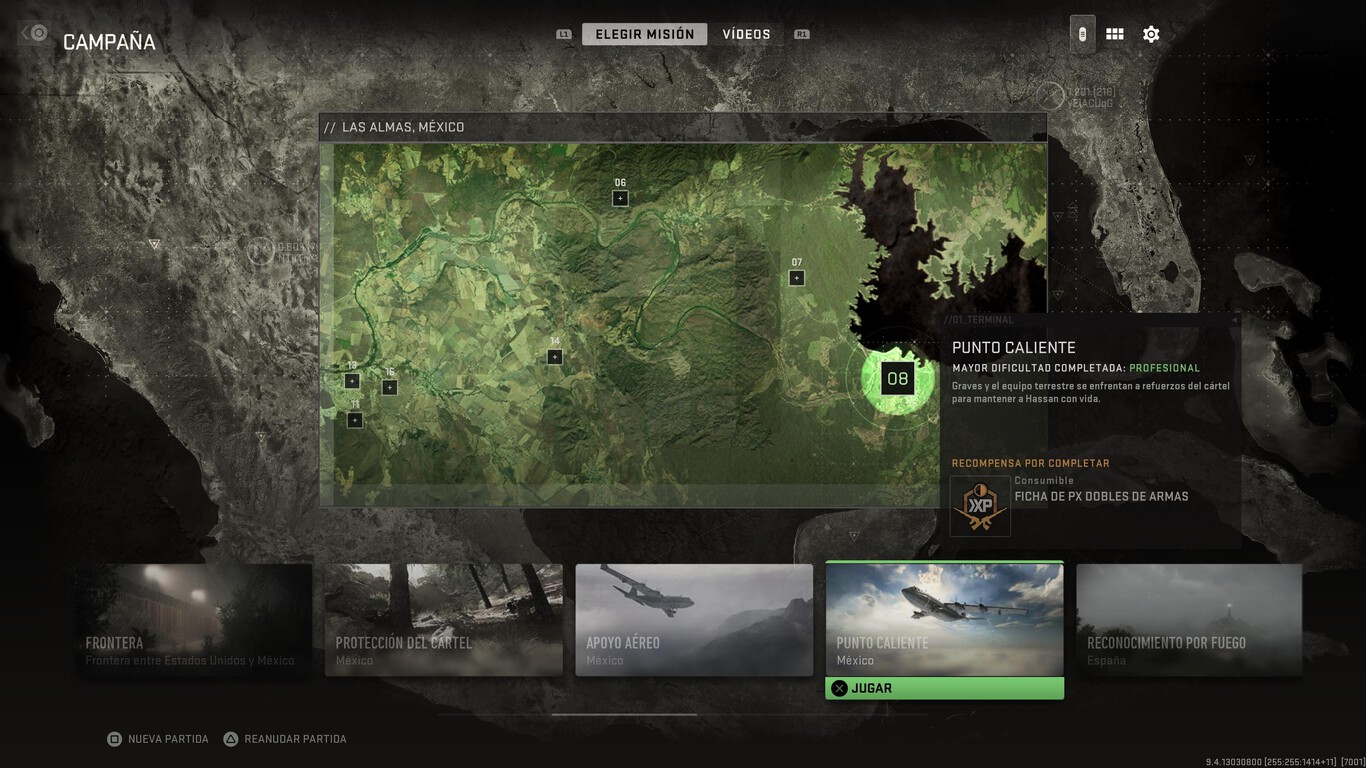The image size is (1366, 768).
Task: Select the ELEGIR MISIÓN tab
Action: tap(644, 33)
